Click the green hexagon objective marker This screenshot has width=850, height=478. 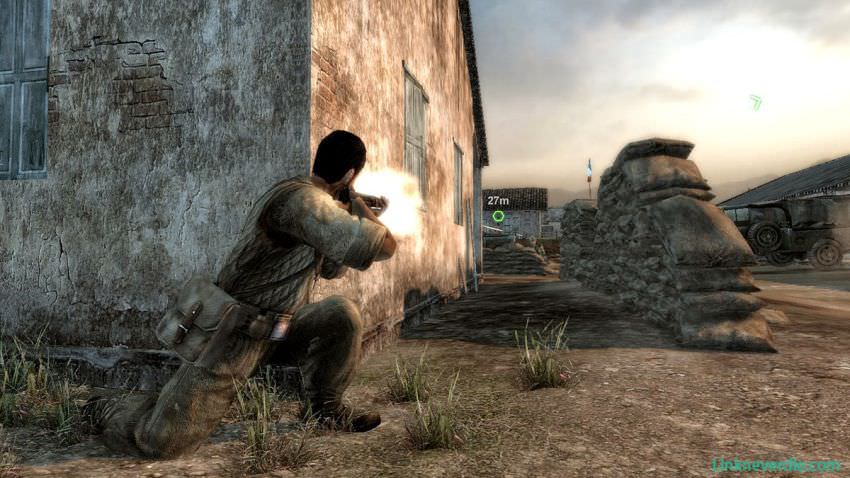pyautogui.click(x=498, y=216)
